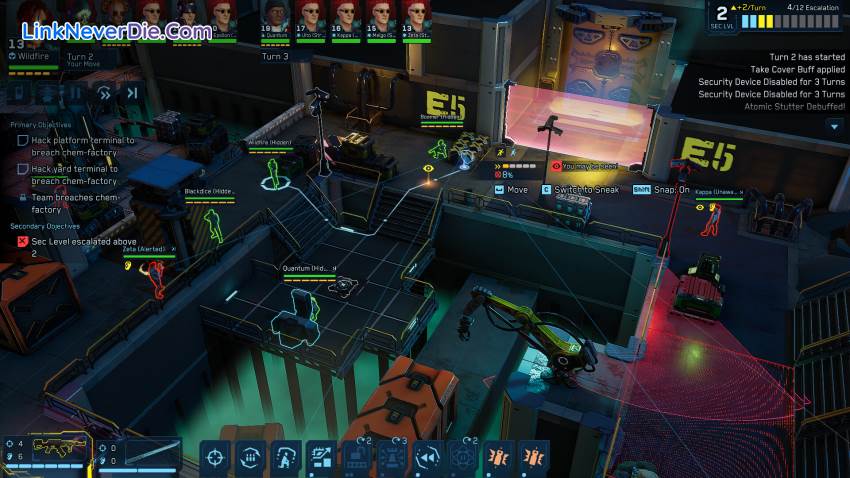Use the take cover crouch ability
The width and height of the screenshot is (850, 478).
pyautogui.click(x=286, y=457)
